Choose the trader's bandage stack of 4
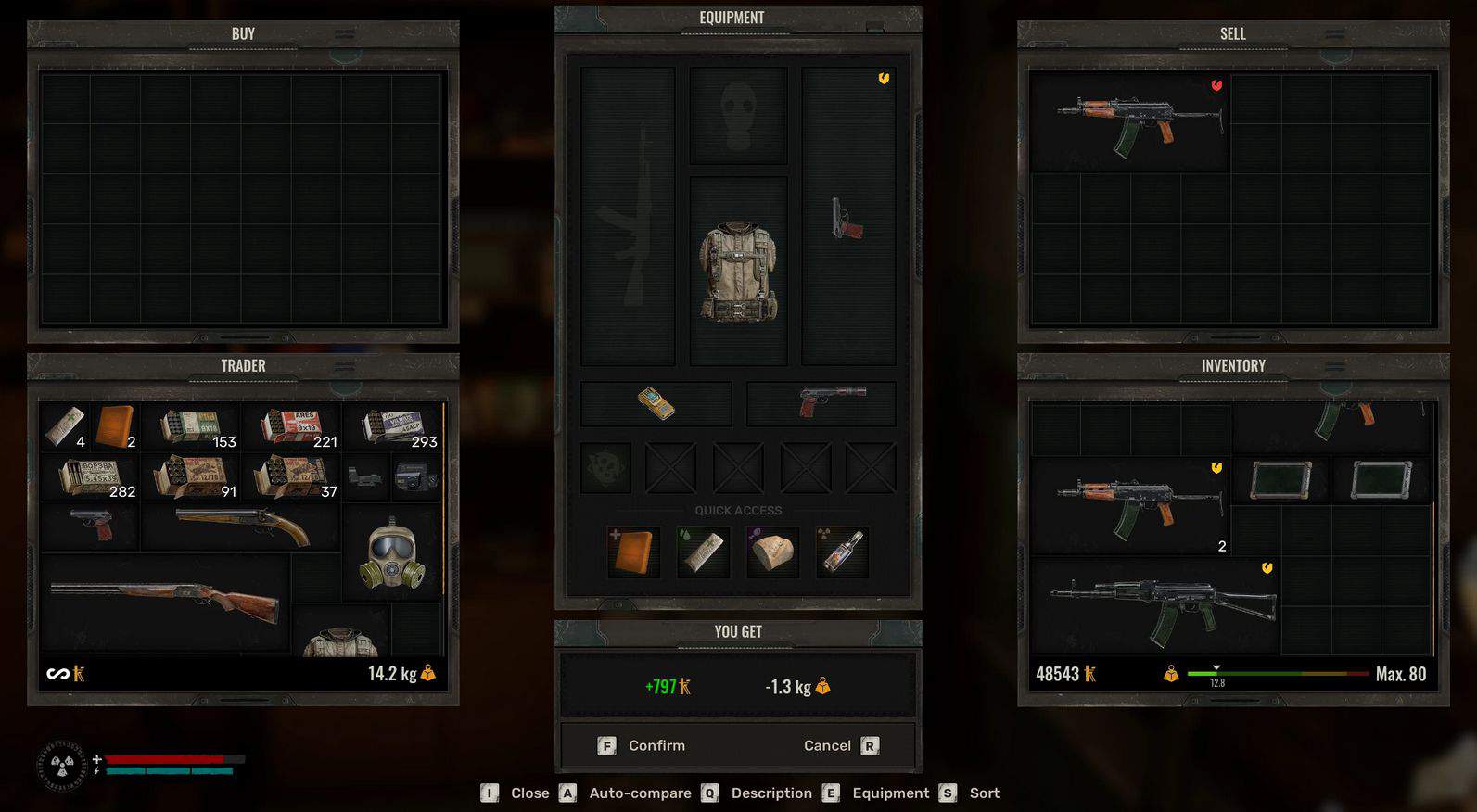 click(x=65, y=426)
